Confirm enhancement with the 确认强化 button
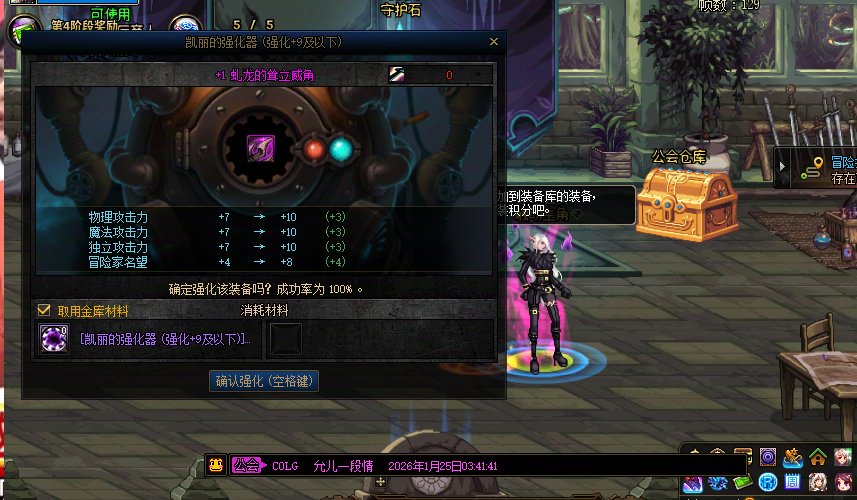The image size is (857, 500). pyautogui.click(x=264, y=381)
